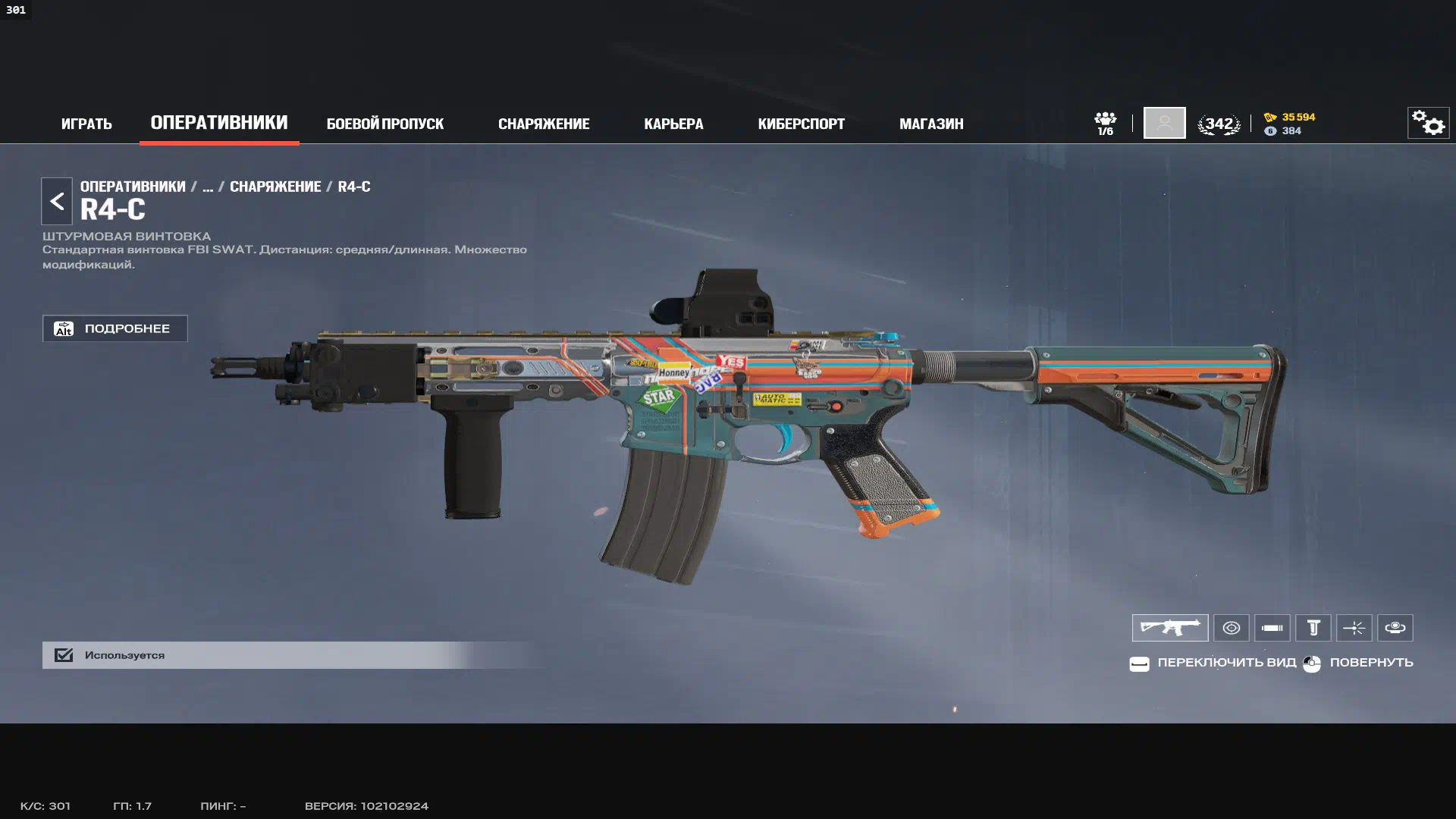The height and width of the screenshot is (819, 1456).
Task: Select the full rifle view icon
Action: pyautogui.click(x=1170, y=628)
